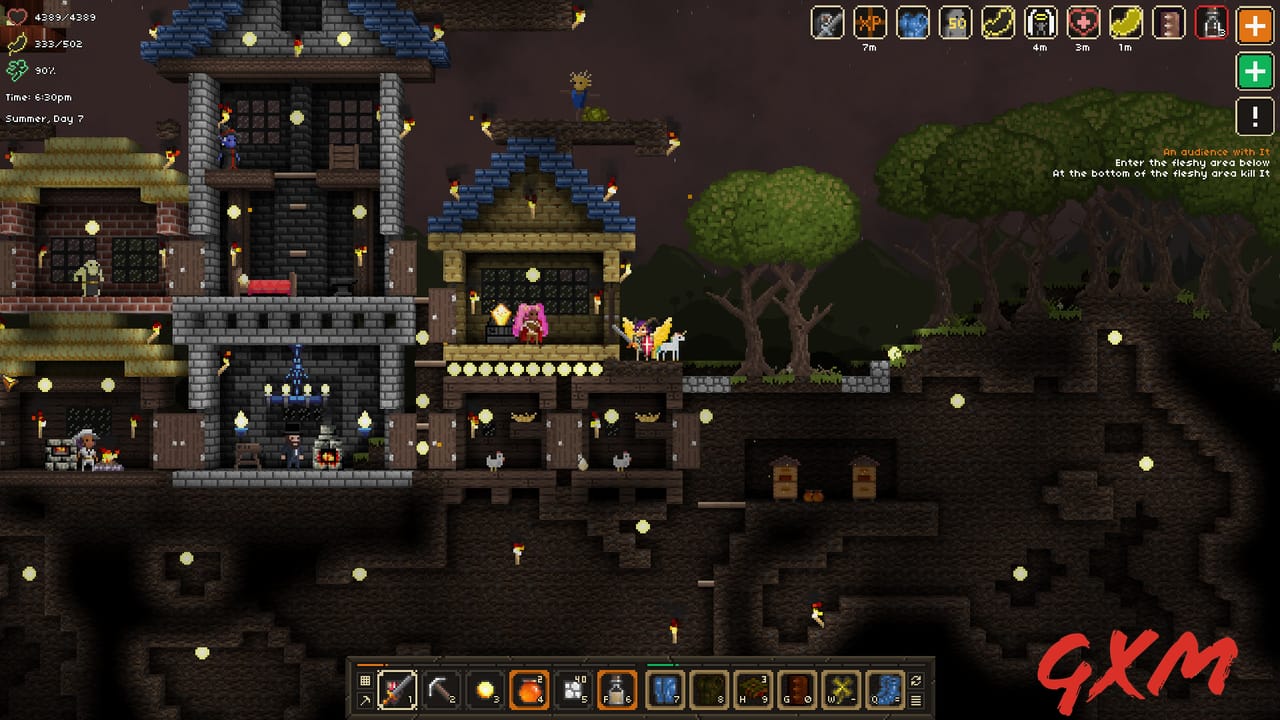Toggle the swap icon right of the hotbar
This screenshot has width=1280, height=720.
[x=916, y=681]
